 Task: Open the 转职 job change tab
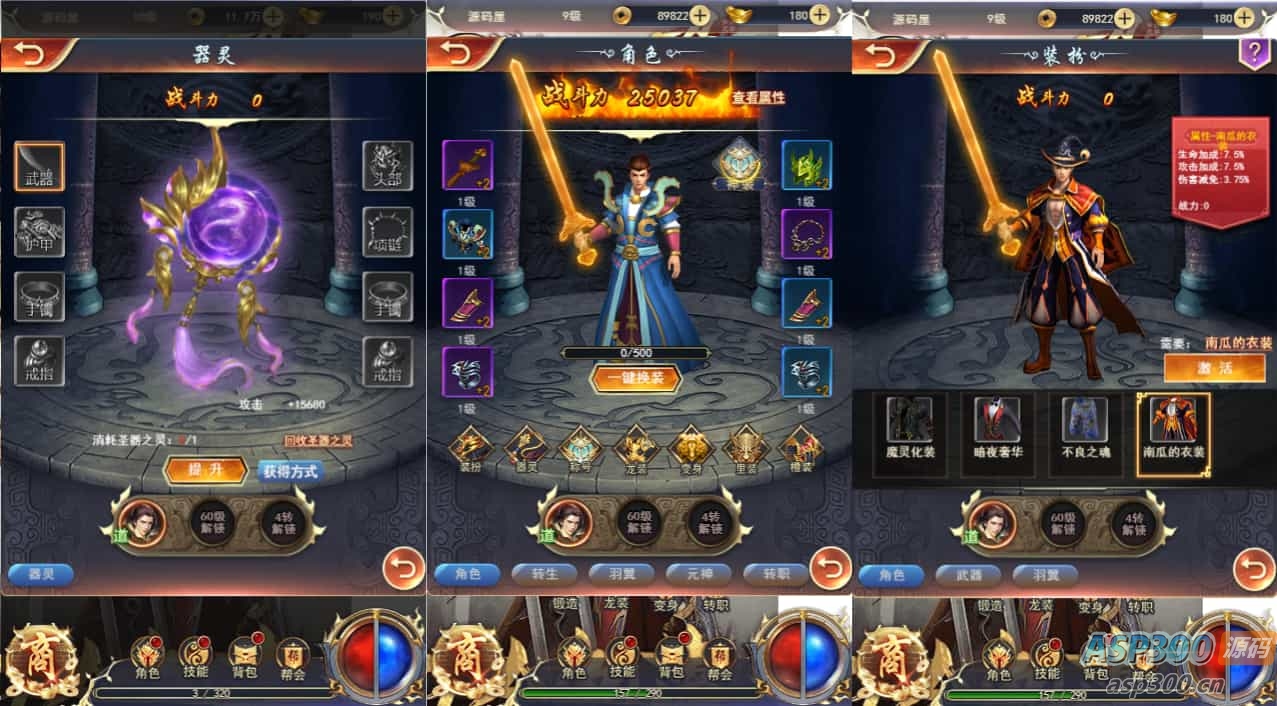coord(776,574)
